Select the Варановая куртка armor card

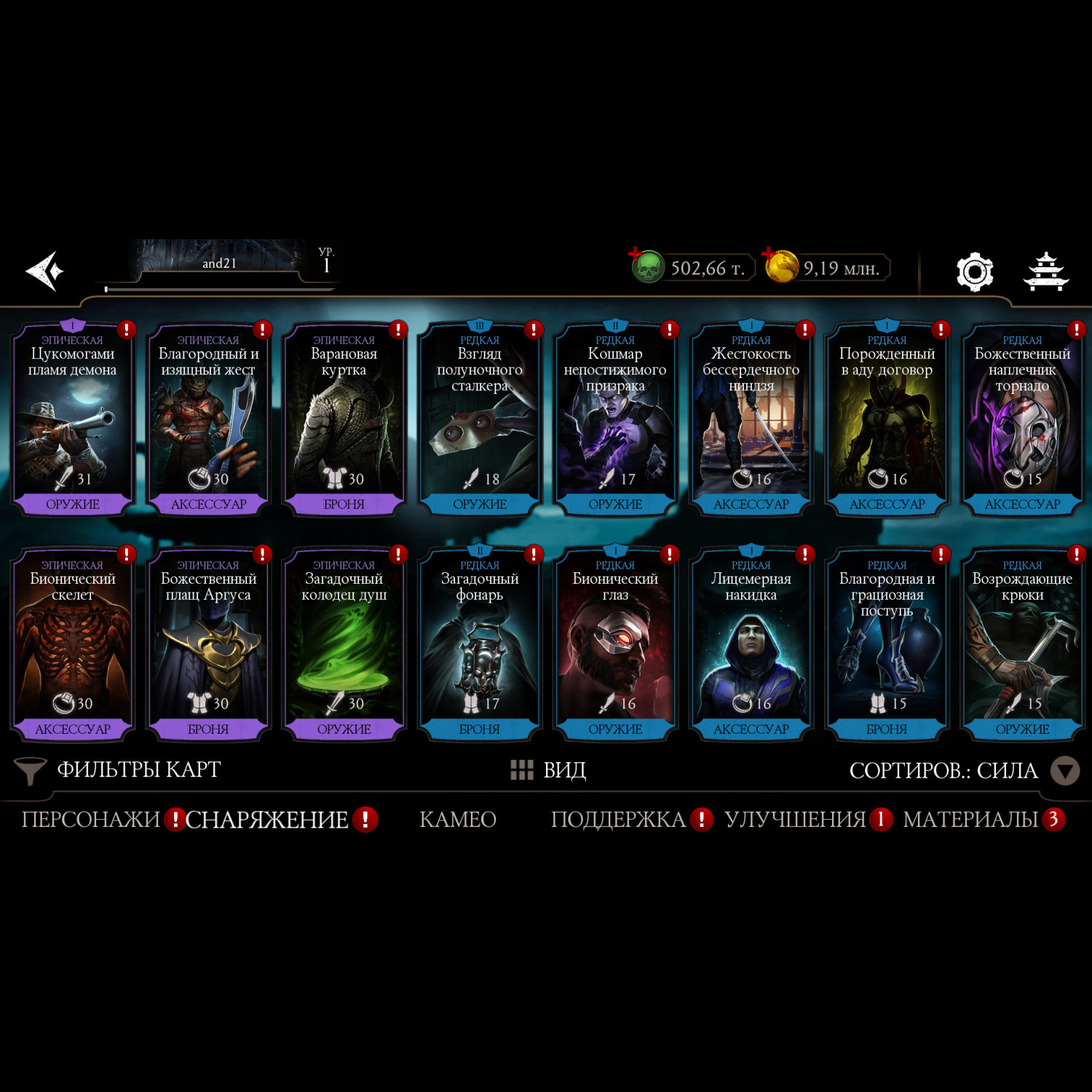click(x=344, y=420)
